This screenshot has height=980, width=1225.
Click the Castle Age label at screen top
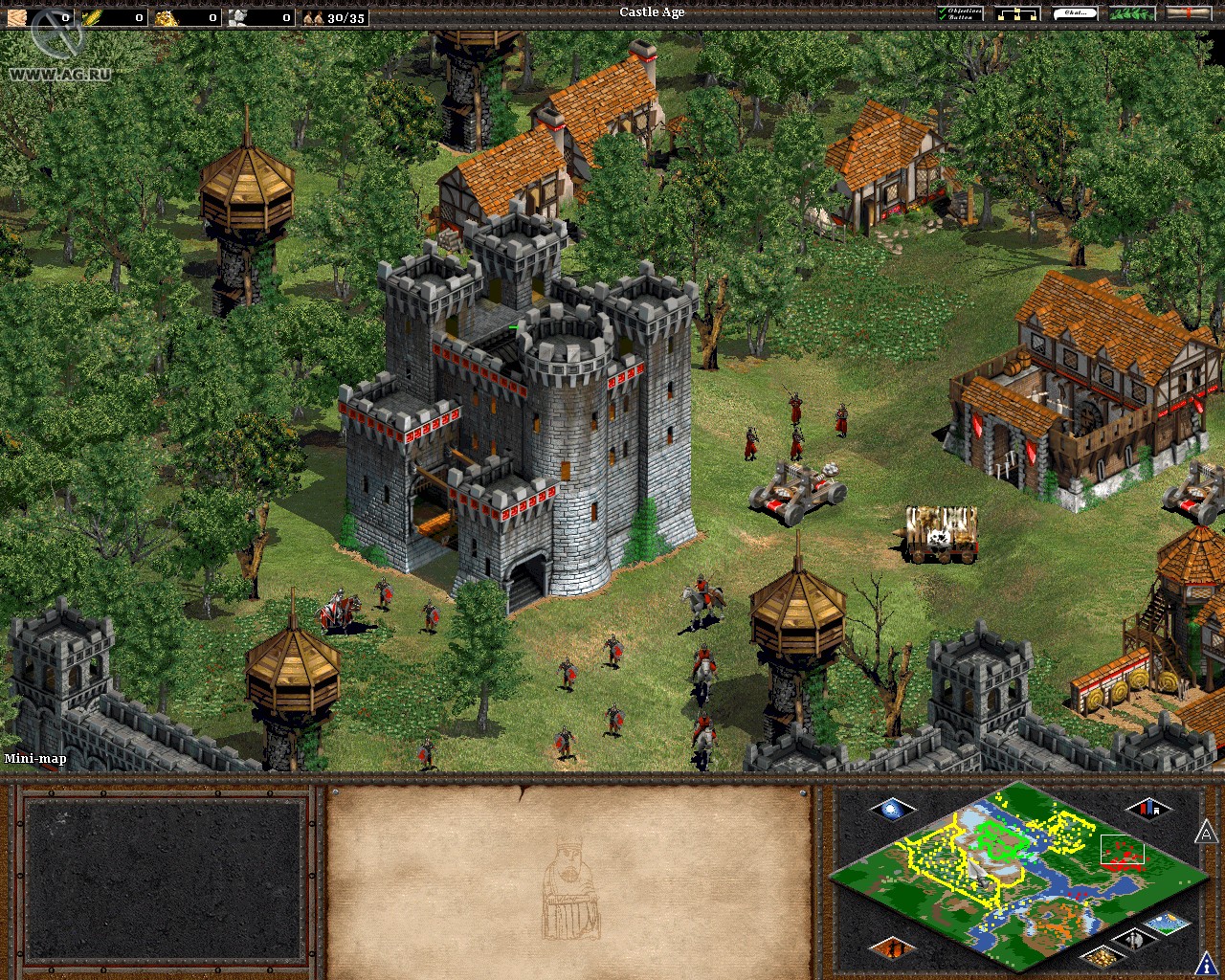click(x=651, y=11)
